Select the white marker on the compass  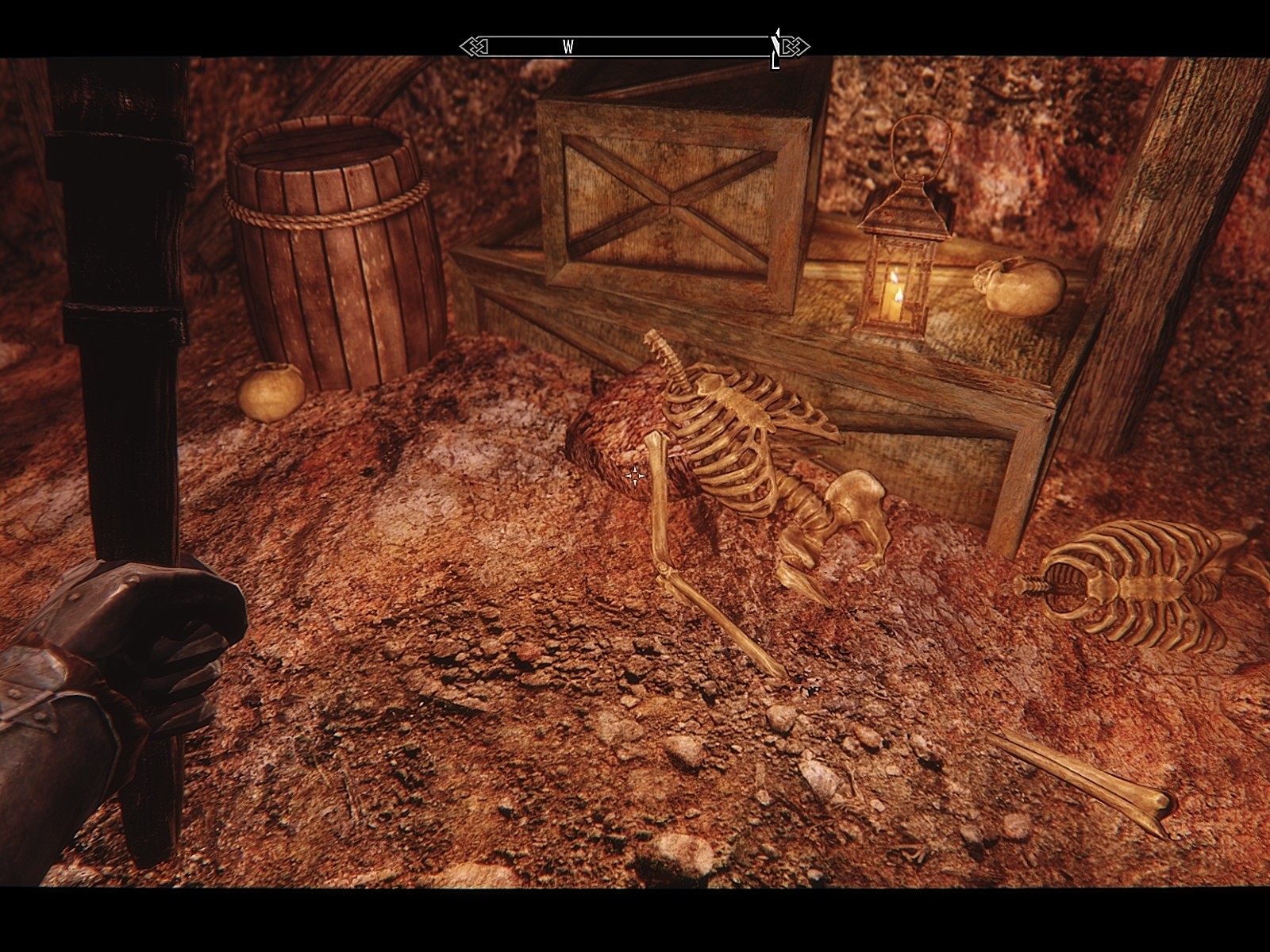775,48
